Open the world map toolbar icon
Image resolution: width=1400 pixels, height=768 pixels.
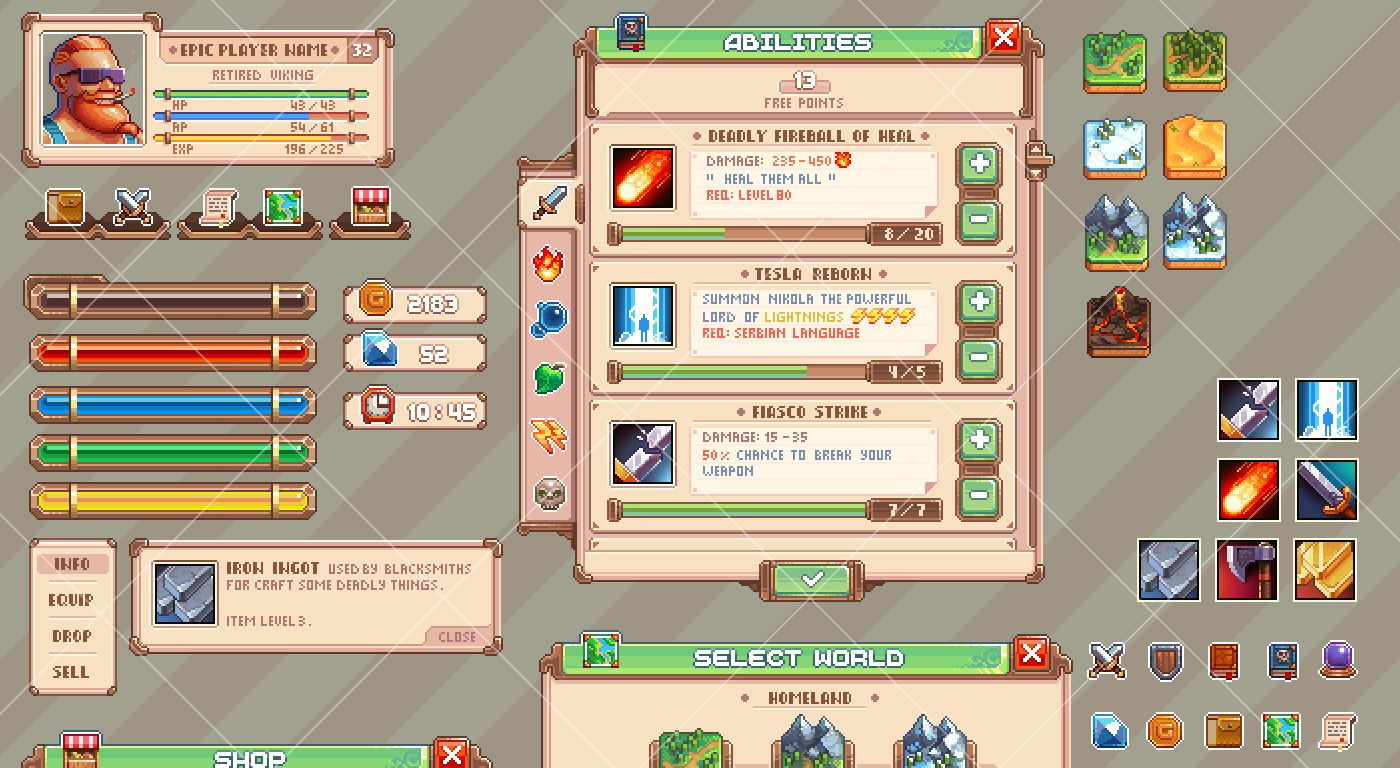pos(283,207)
